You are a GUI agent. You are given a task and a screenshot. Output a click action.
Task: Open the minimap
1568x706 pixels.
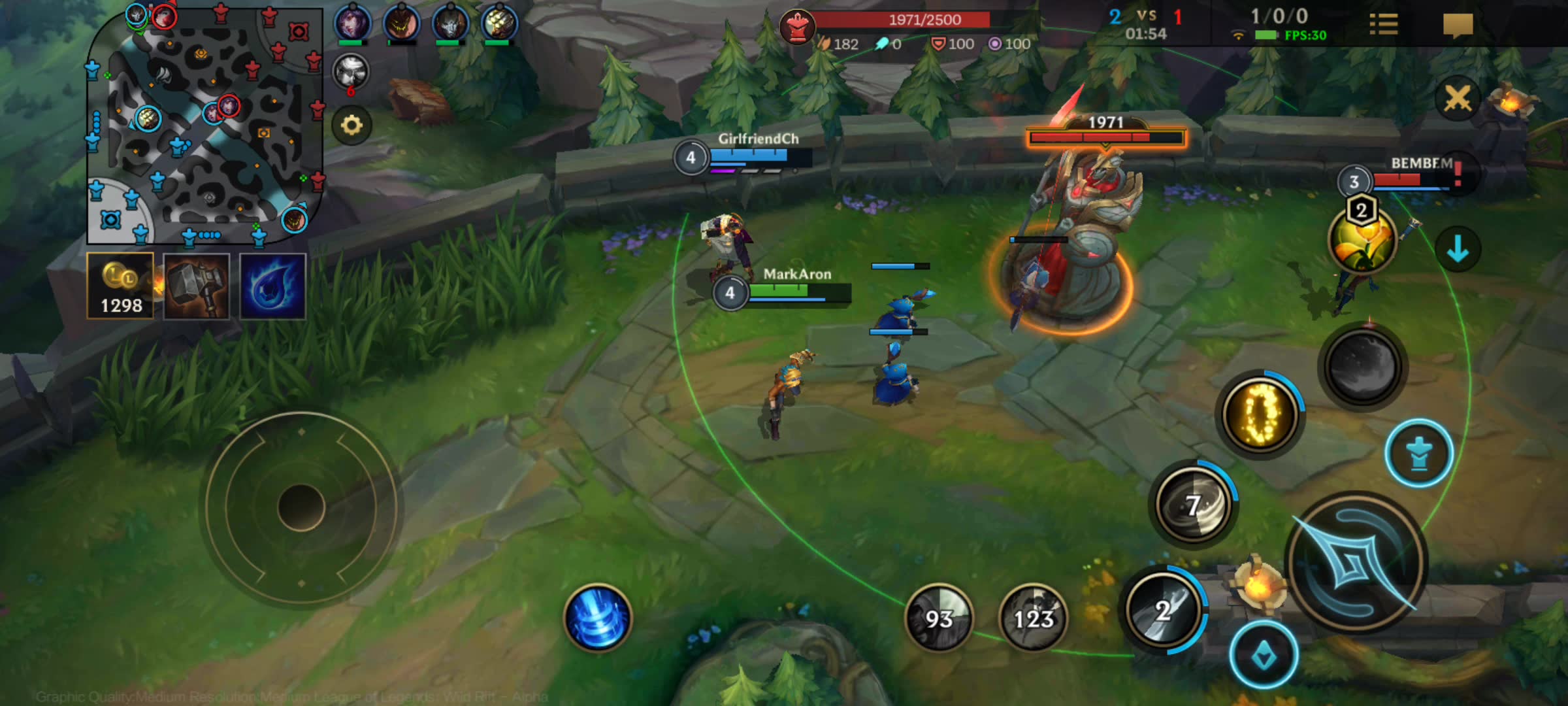(x=204, y=126)
